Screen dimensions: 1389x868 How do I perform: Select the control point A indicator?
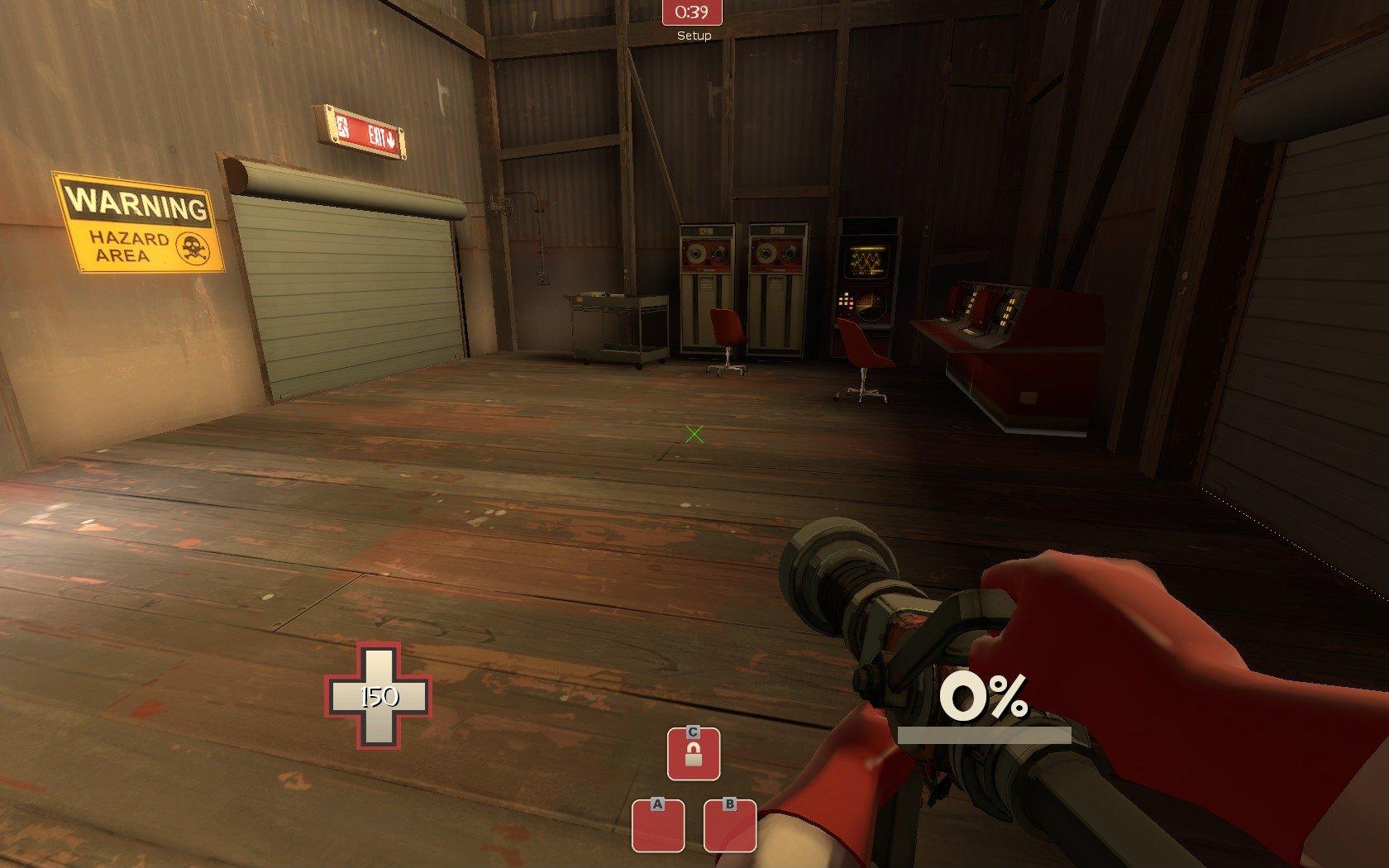[658, 825]
